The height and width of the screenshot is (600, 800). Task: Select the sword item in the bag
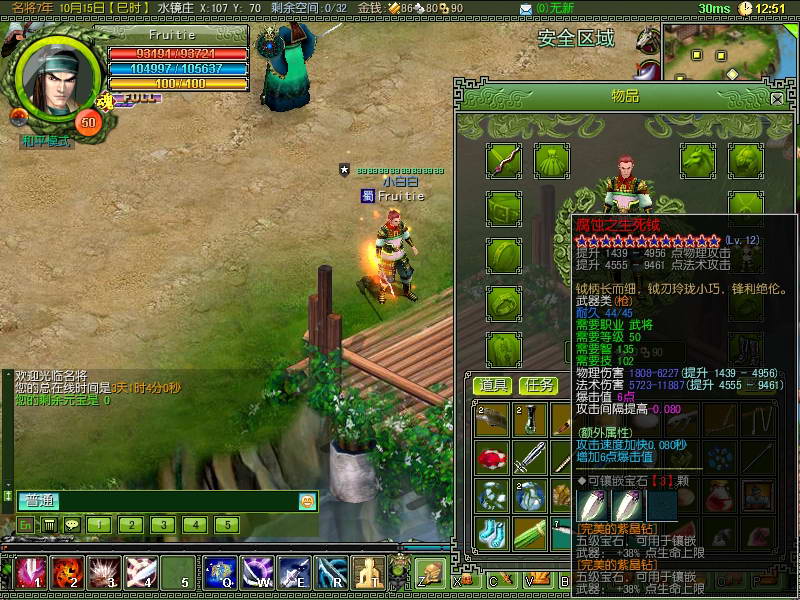pos(529,459)
